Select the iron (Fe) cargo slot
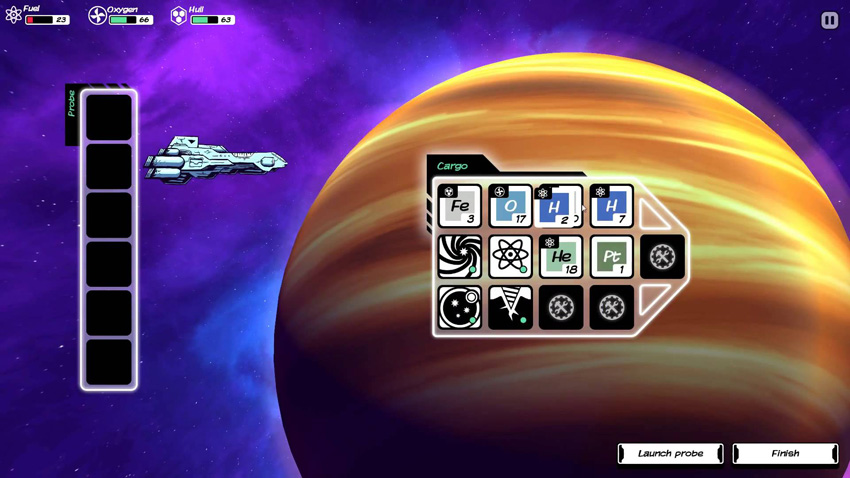850x478 pixels. coord(460,206)
